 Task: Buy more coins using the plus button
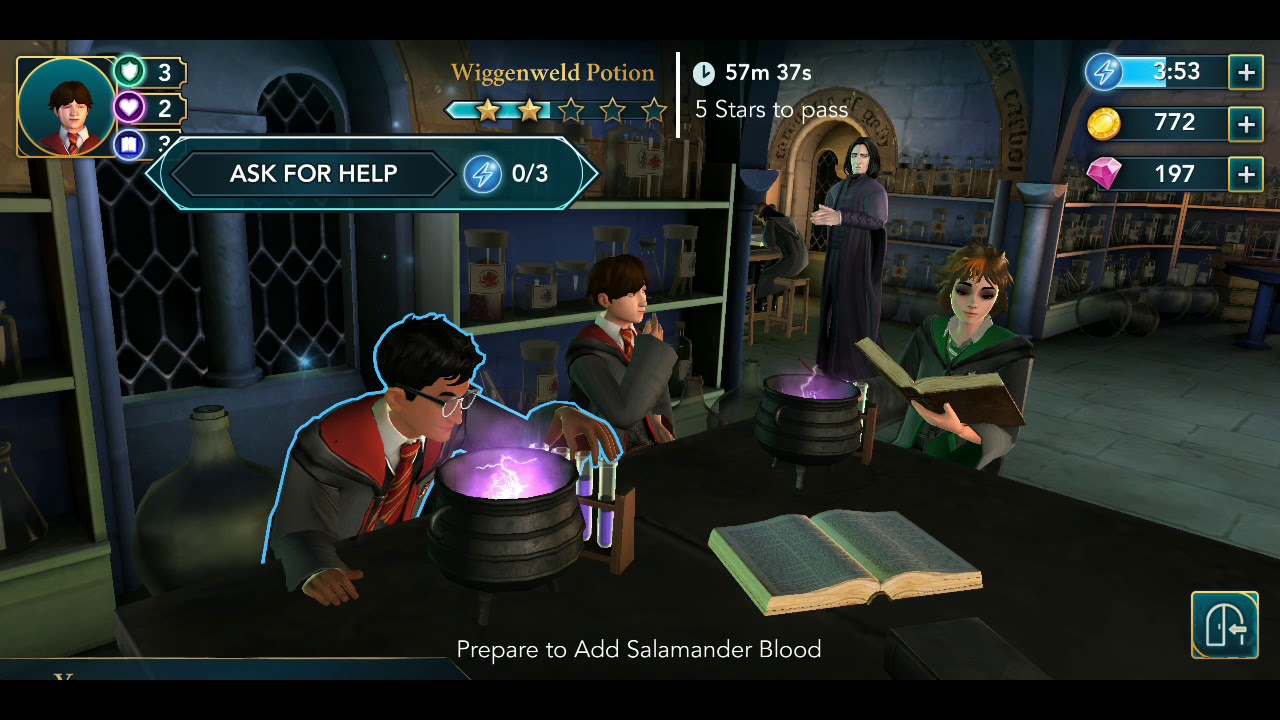pyautogui.click(x=1246, y=124)
